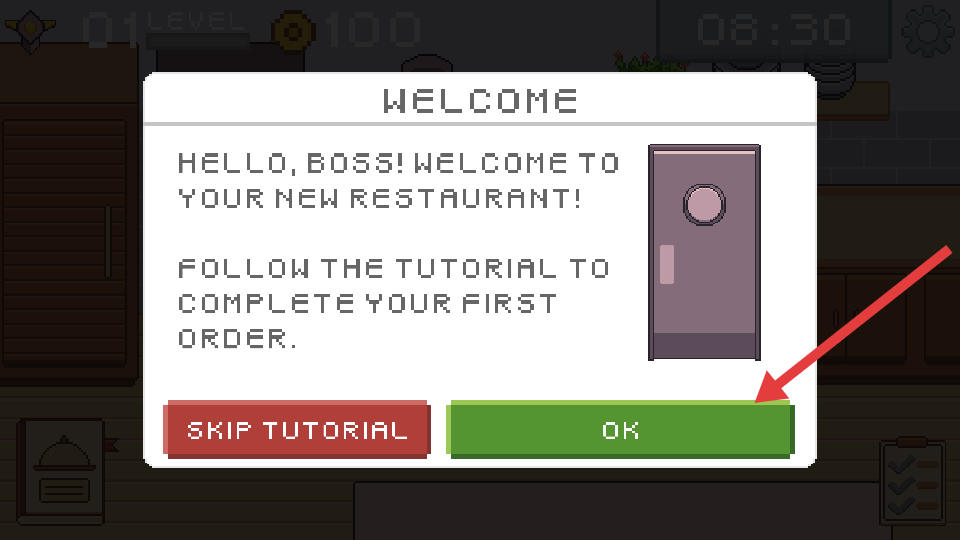Open the settings gear icon
This screenshot has height=540, width=960.
(x=928, y=31)
